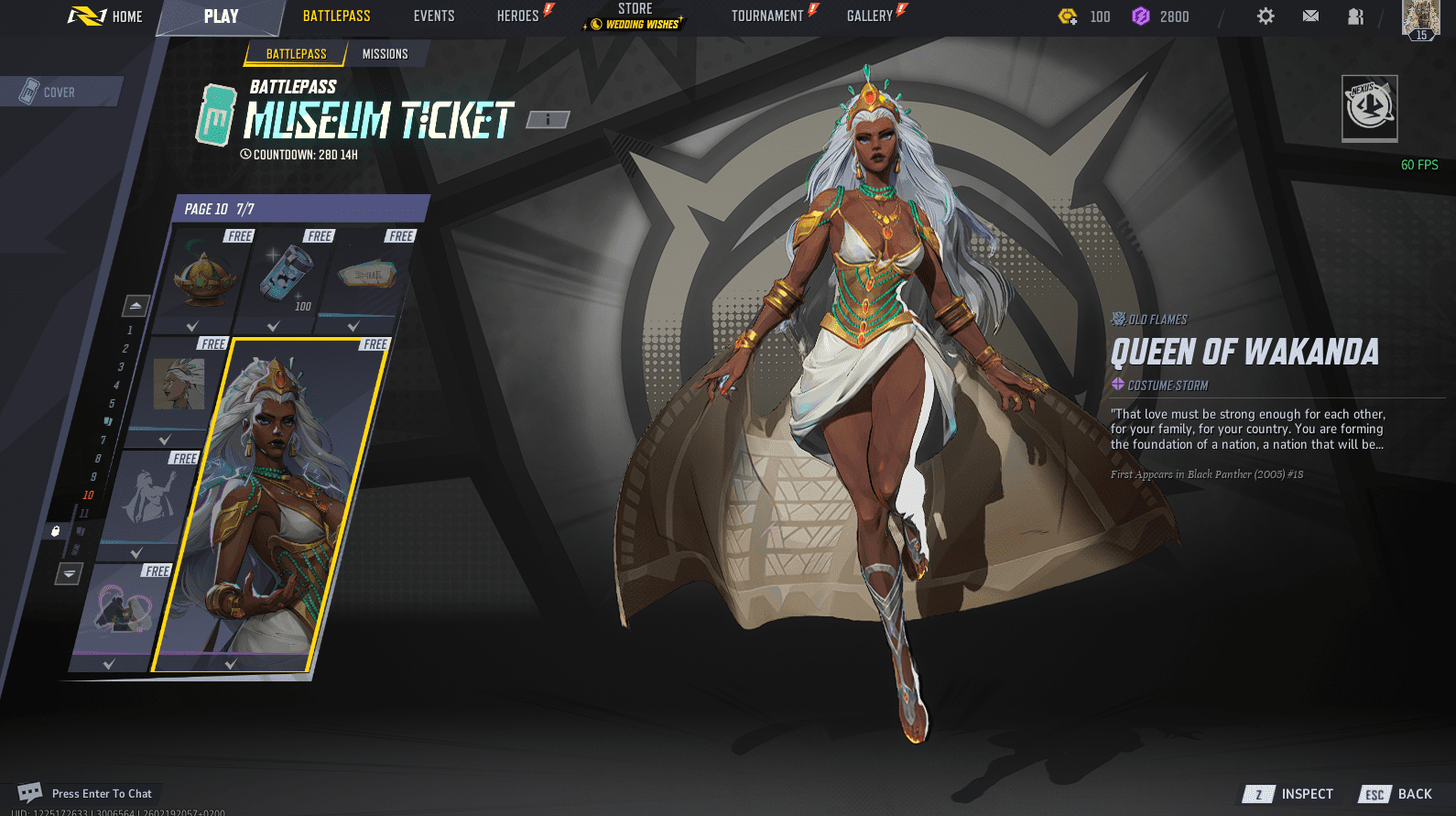Screen dimensions: 1456x816
Task: Open the mail envelope icon
Action: click(x=1310, y=16)
